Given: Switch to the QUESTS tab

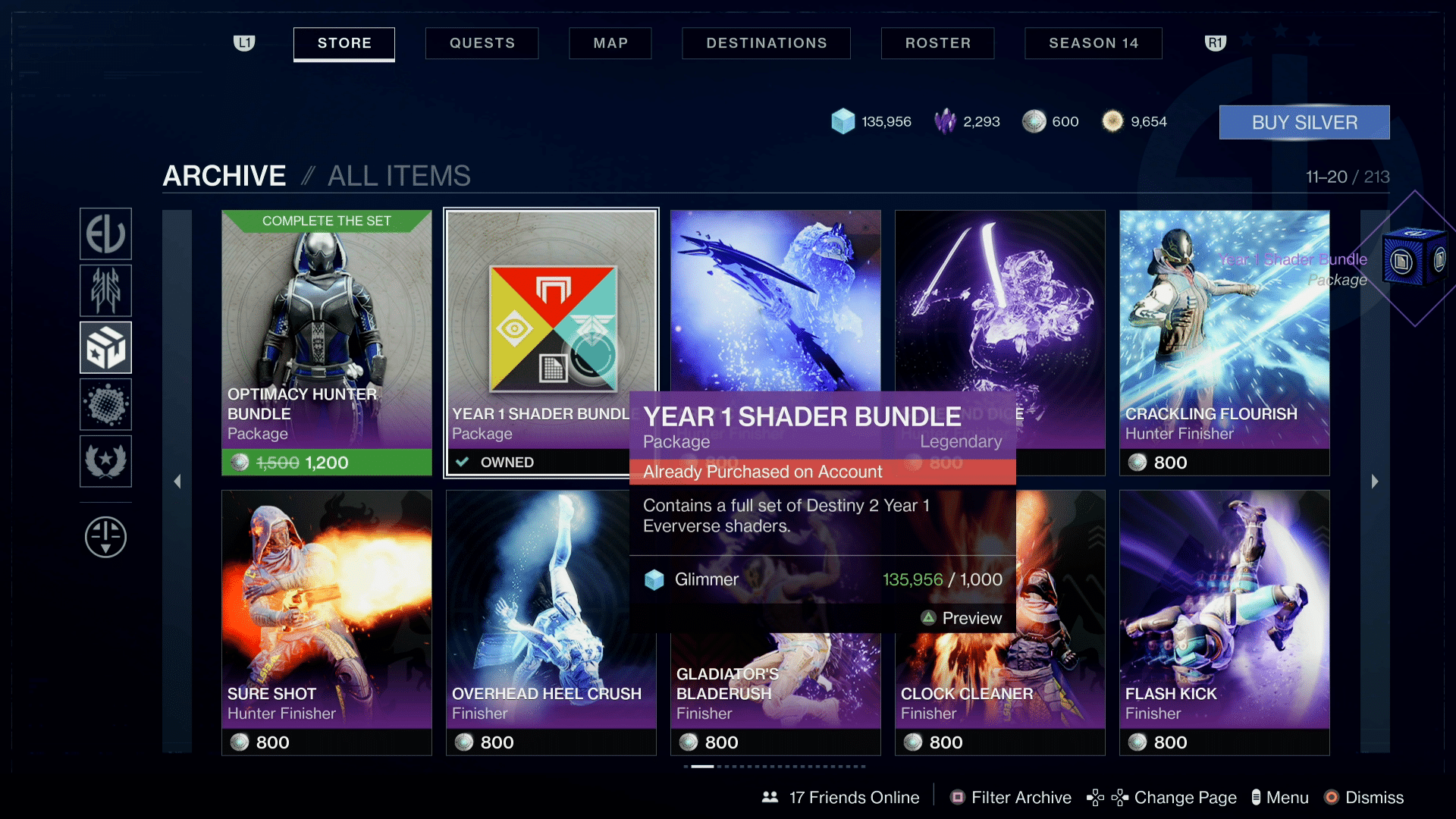Looking at the screenshot, I should pyautogui.click(x=482, y=43).
